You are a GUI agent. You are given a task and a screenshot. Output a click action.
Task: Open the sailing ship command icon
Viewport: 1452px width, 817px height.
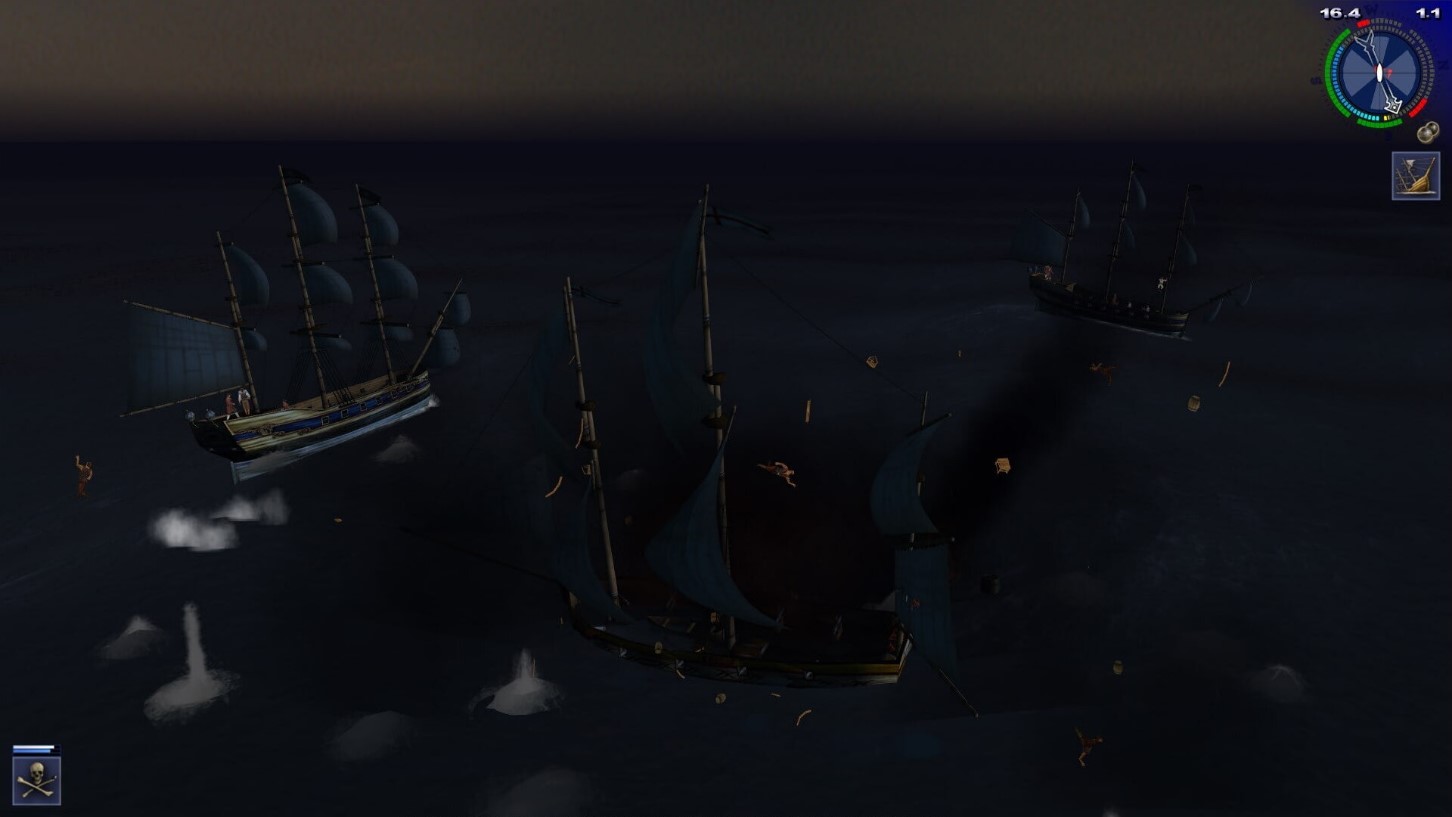[x=1415, y=176]
